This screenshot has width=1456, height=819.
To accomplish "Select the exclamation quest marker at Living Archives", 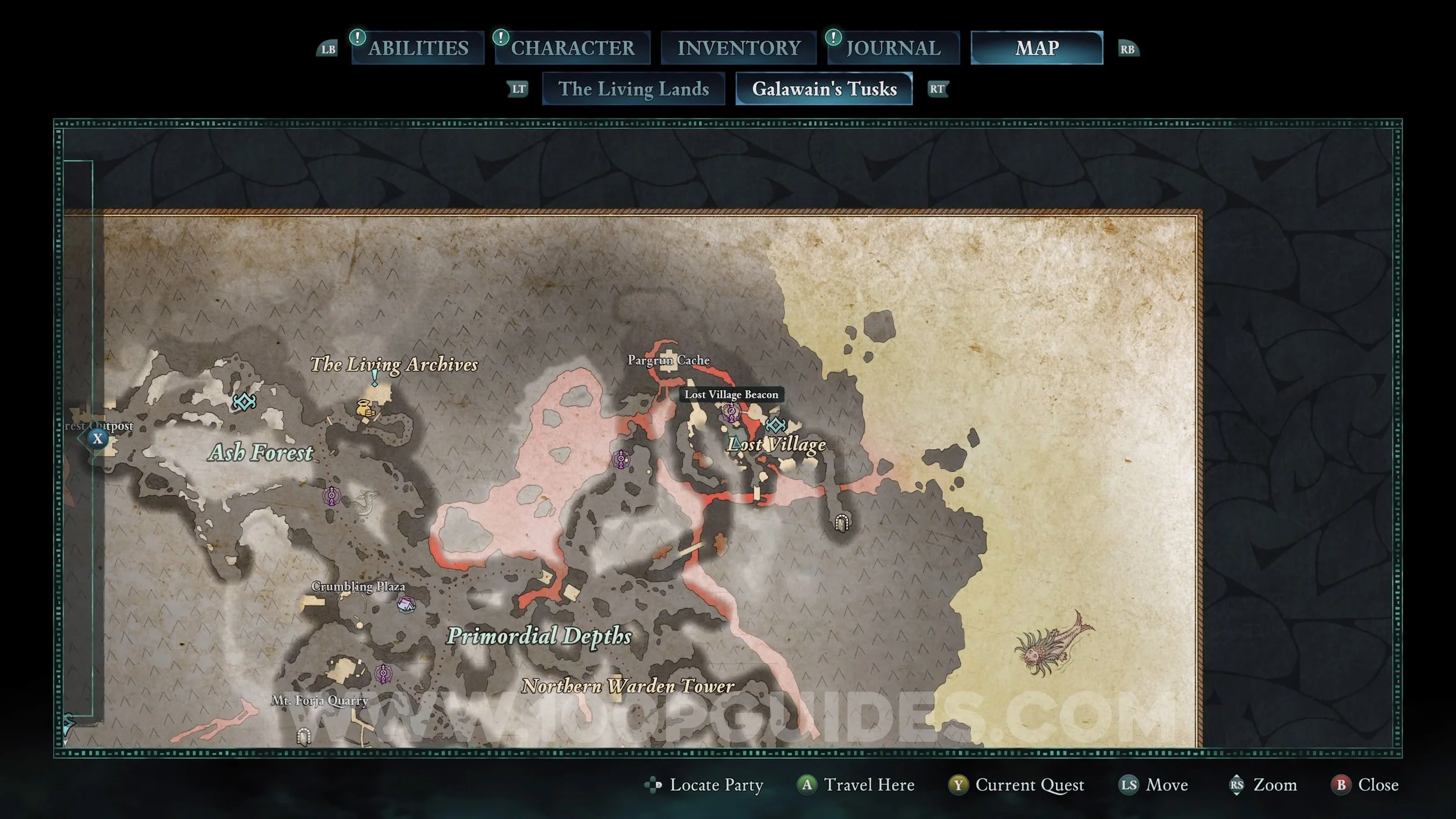I will pyautogui.click(x=374, y=377).
